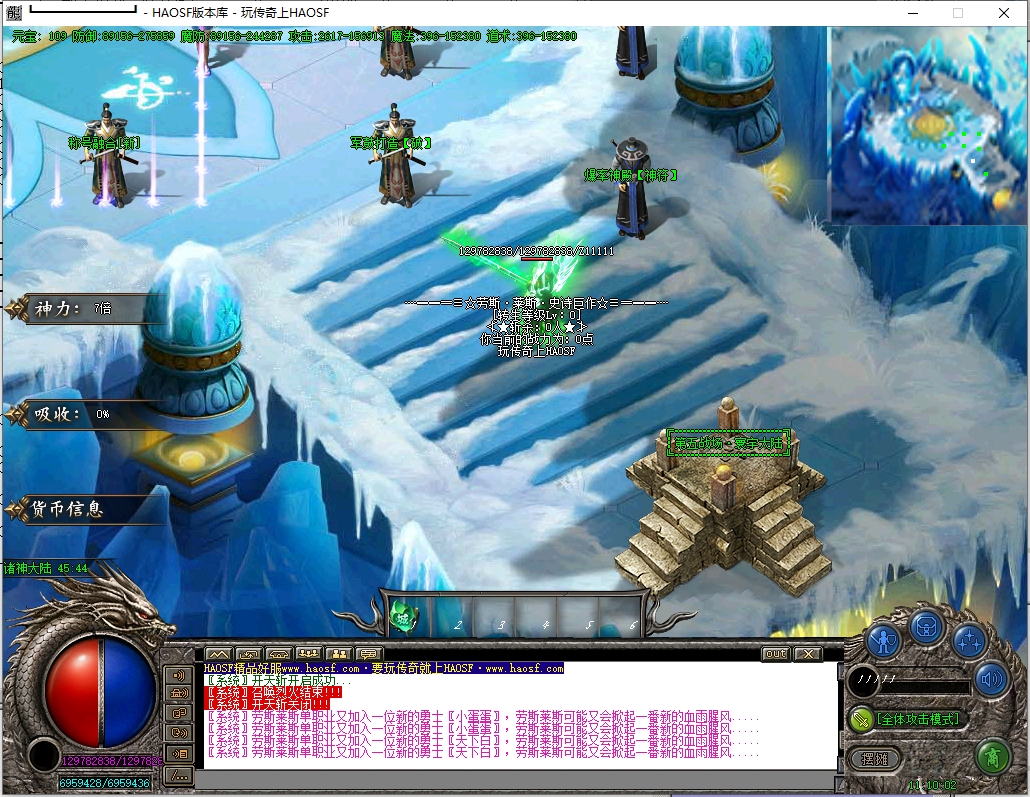This screenshot has width=1030, height=797.
Task: Open the two-person group icon above chat
Action: tap(340, 654)
